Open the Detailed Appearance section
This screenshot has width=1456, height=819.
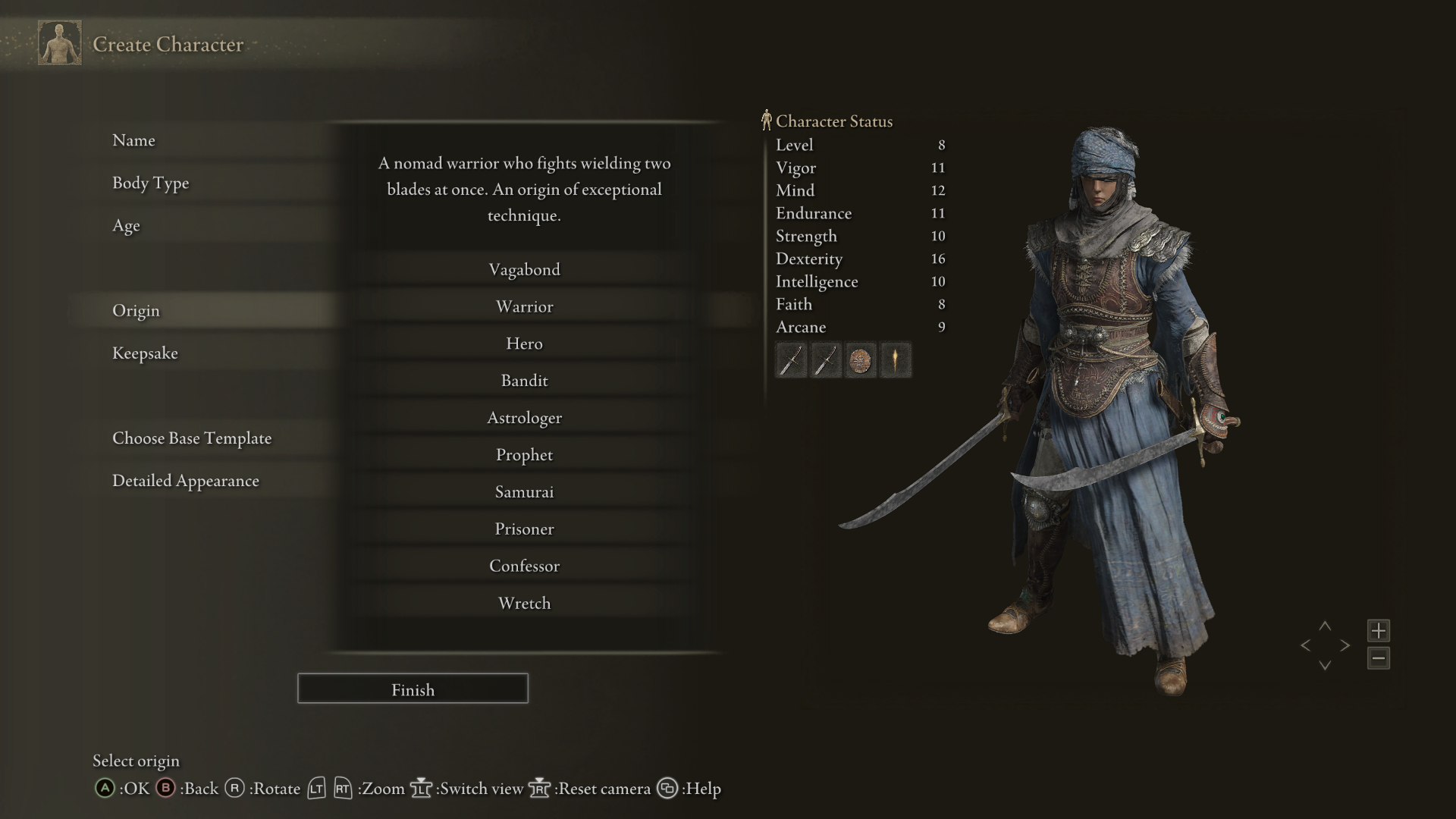point(186,480)
